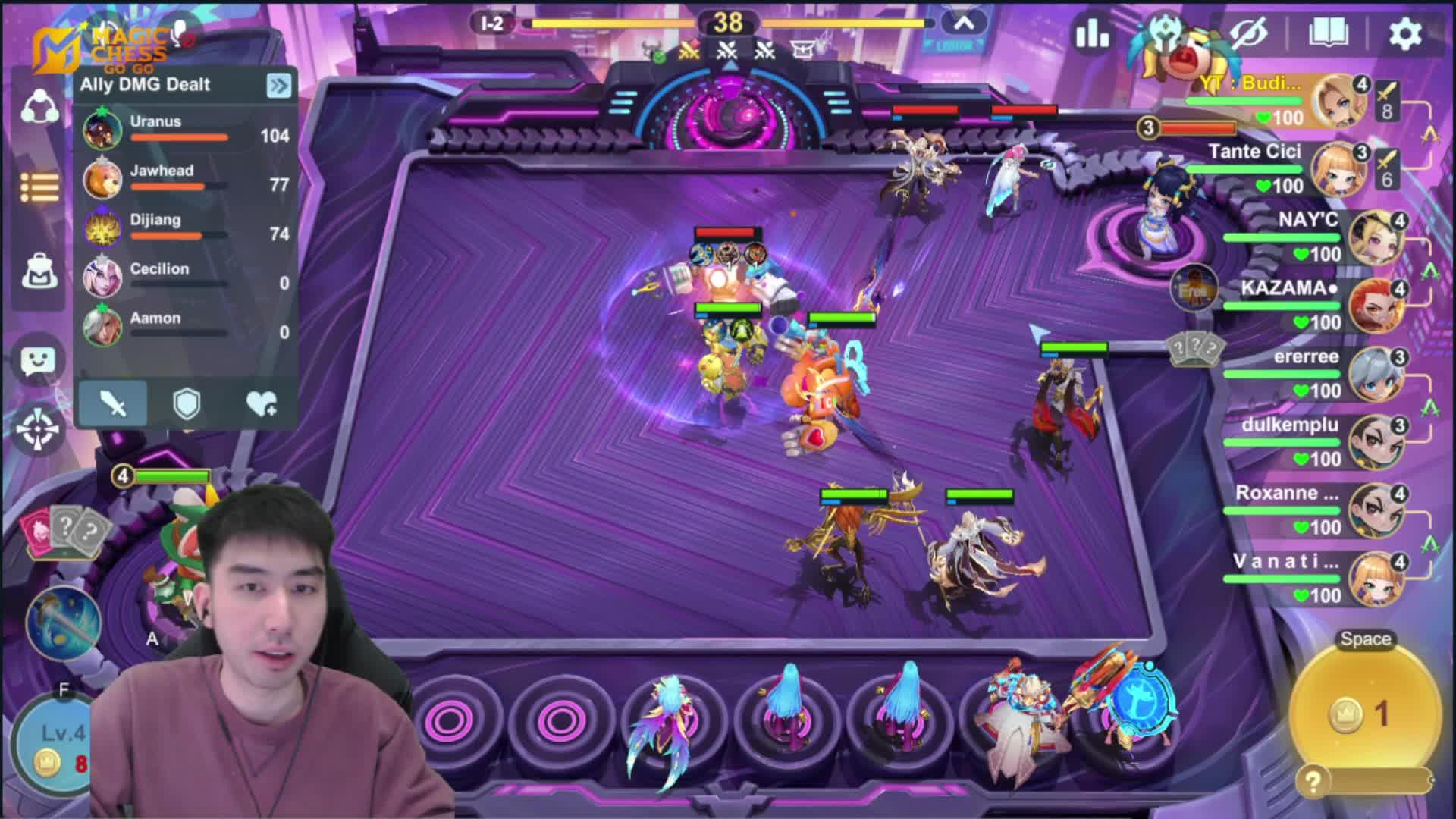This screenshot has width=1456, height=819.
Task: Switch to the heart healing tab in damage panel
Action: tap(261, 403)
